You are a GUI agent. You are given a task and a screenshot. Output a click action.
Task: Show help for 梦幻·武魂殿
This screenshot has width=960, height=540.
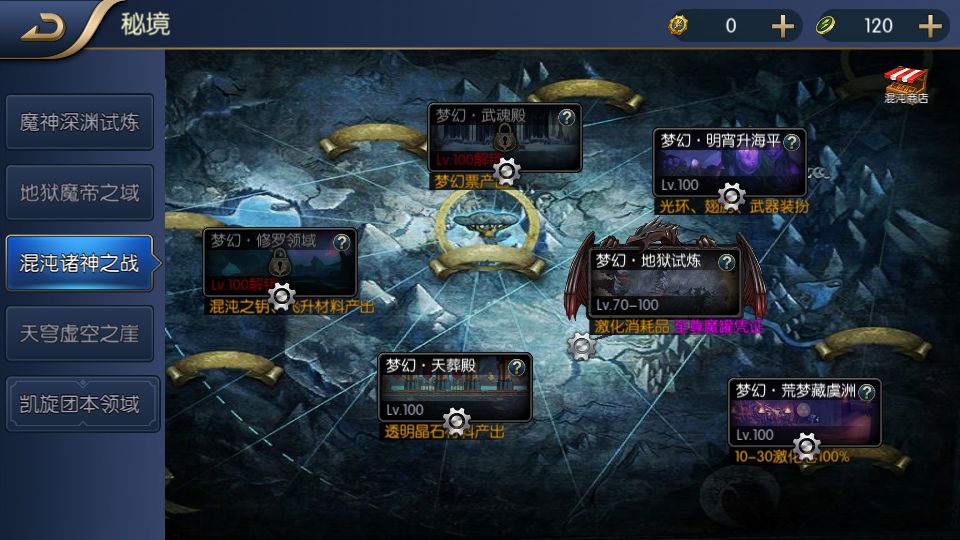pos(567,116)
